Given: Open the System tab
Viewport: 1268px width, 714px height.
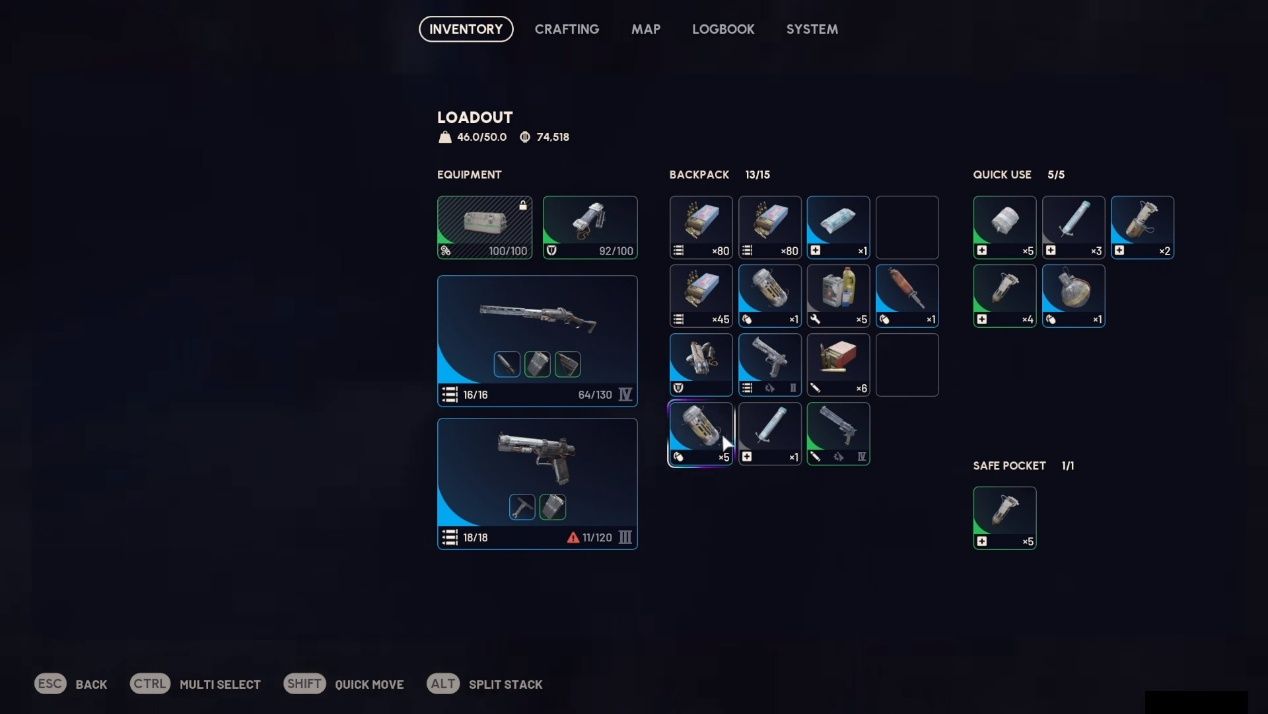Looking at the screenshot, I should click(811, 29).
